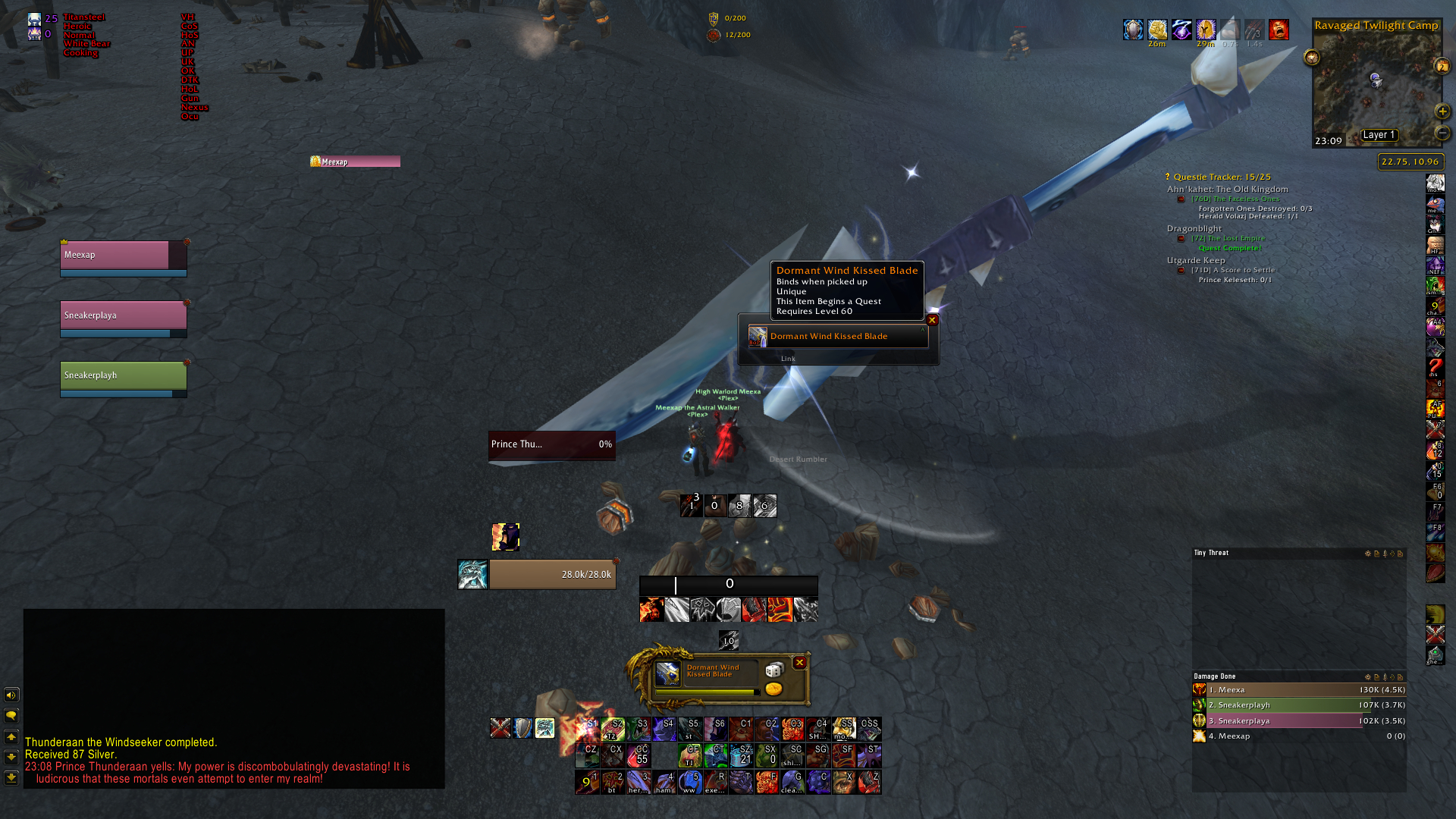This screenshot has width=1456, height=819.
Task: Click the Link button in loot window
Action: click(x=788, y=359)
